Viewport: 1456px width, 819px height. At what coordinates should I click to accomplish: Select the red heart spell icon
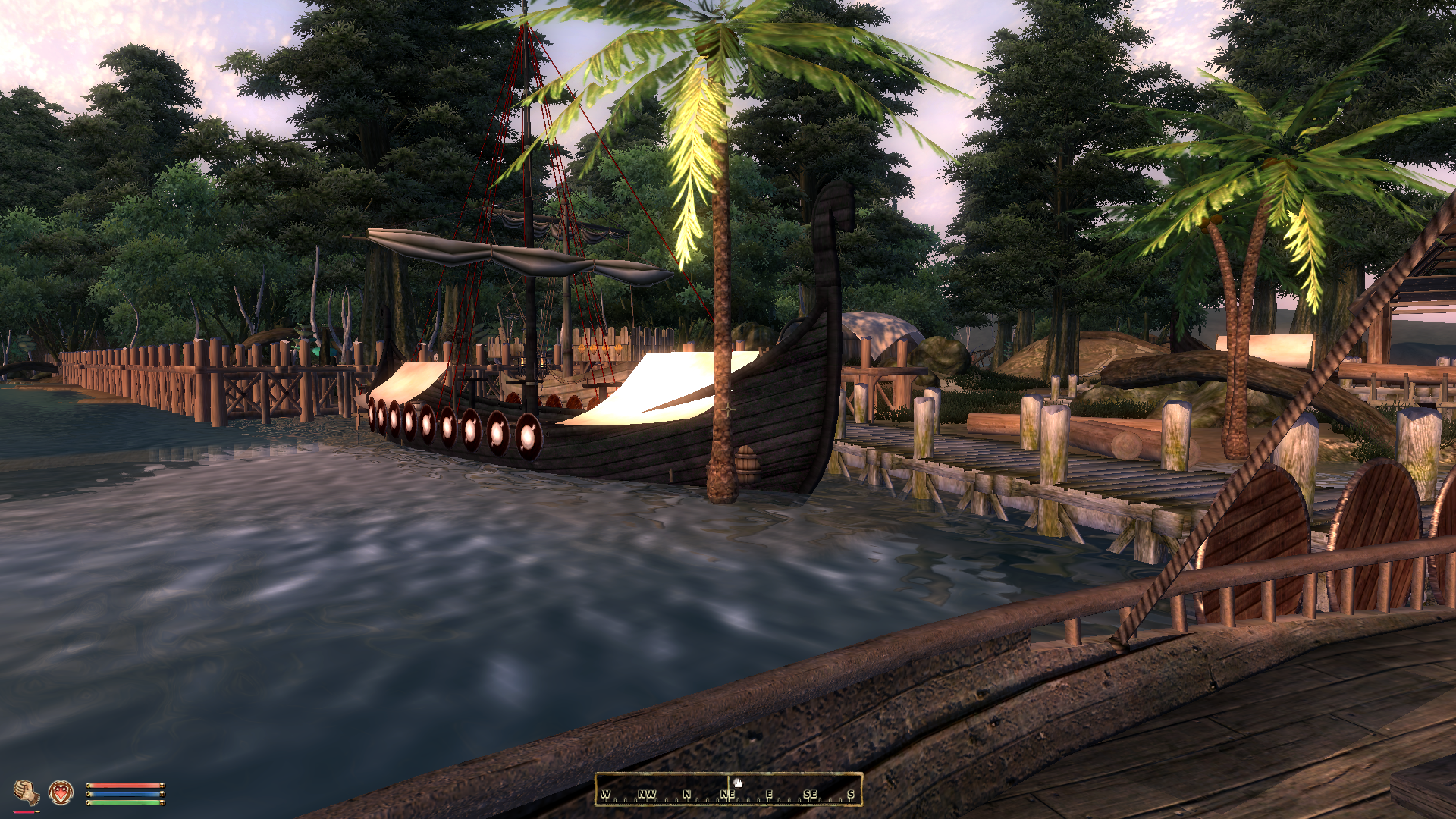pyautogui.click(x=61, y=793)
